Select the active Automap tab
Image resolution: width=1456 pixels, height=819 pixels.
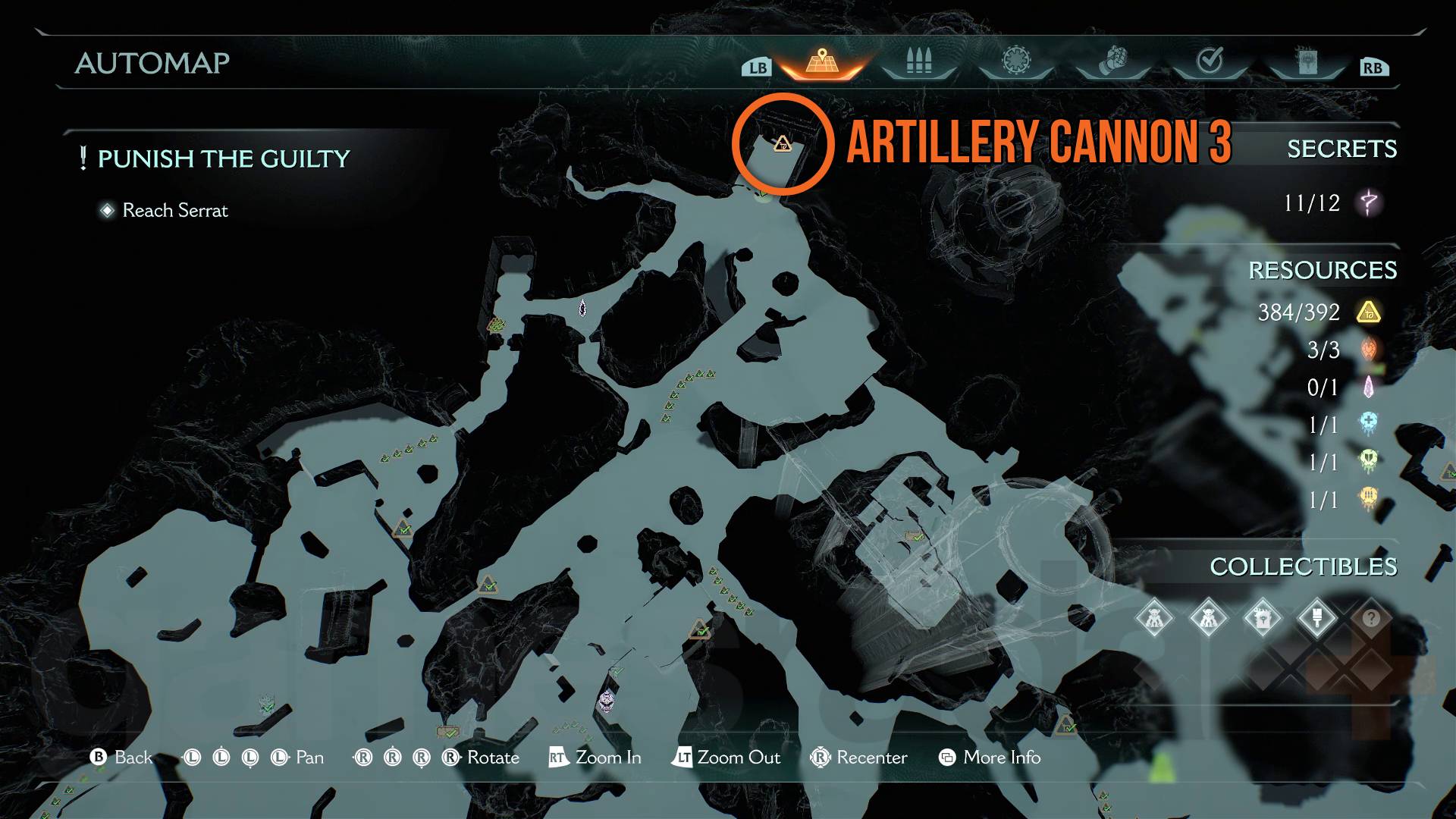(x=821, y=62)
